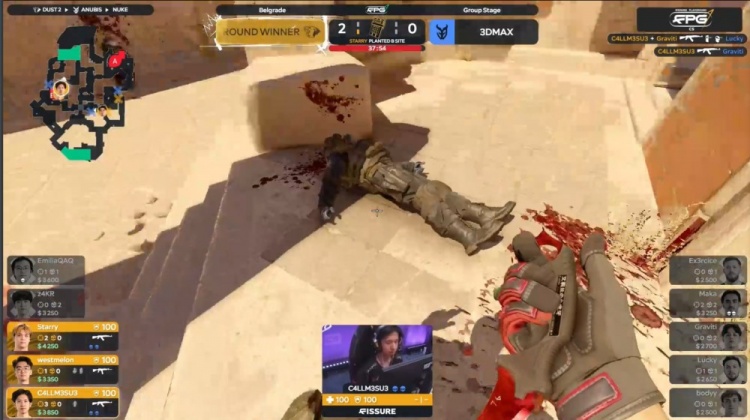Select Lucky's player card
Viewport: 750px width, 420px height.
[x=707, y=369]
